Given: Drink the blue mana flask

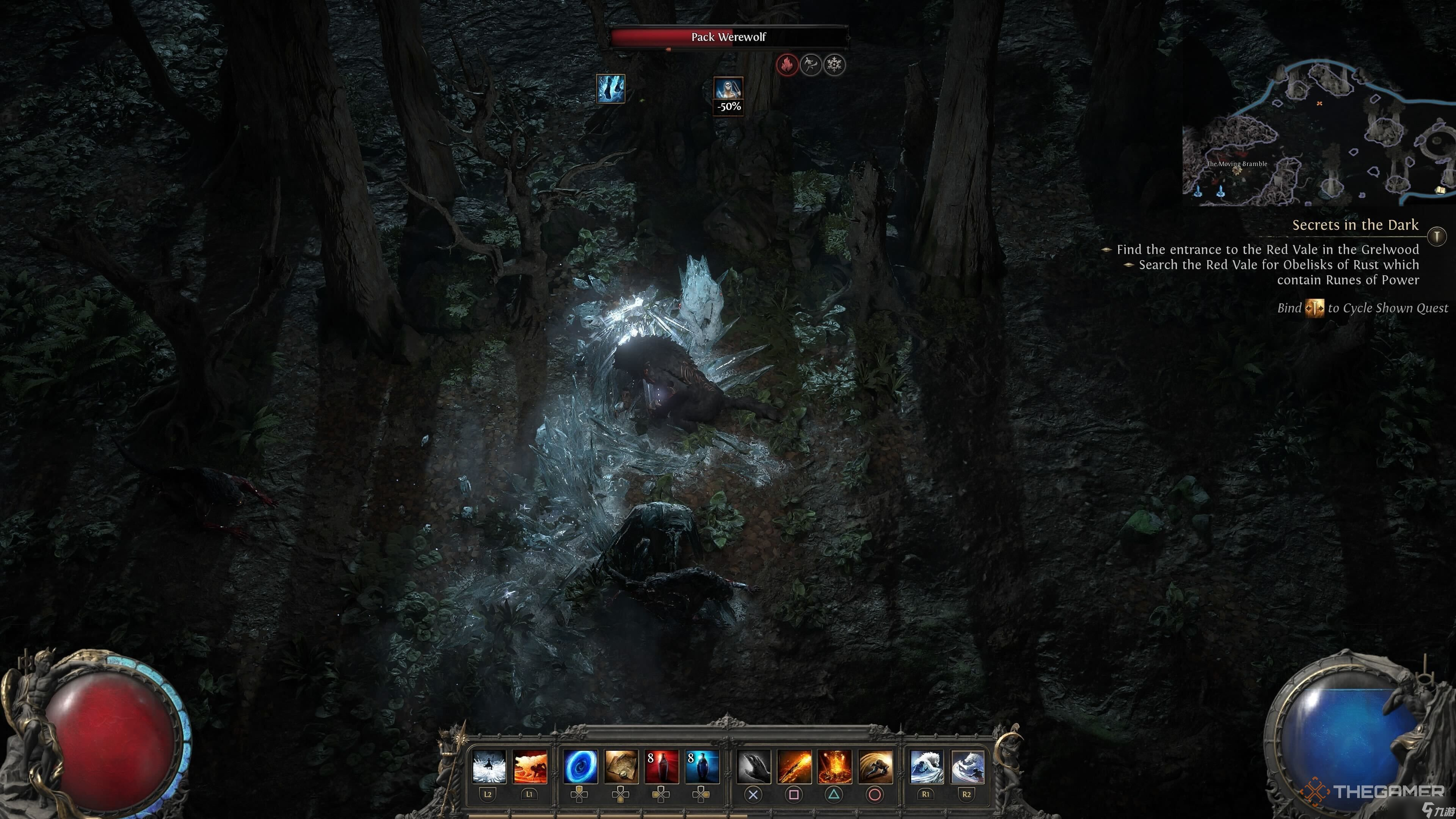Looking at the screenshot, I should pos(702,766).
